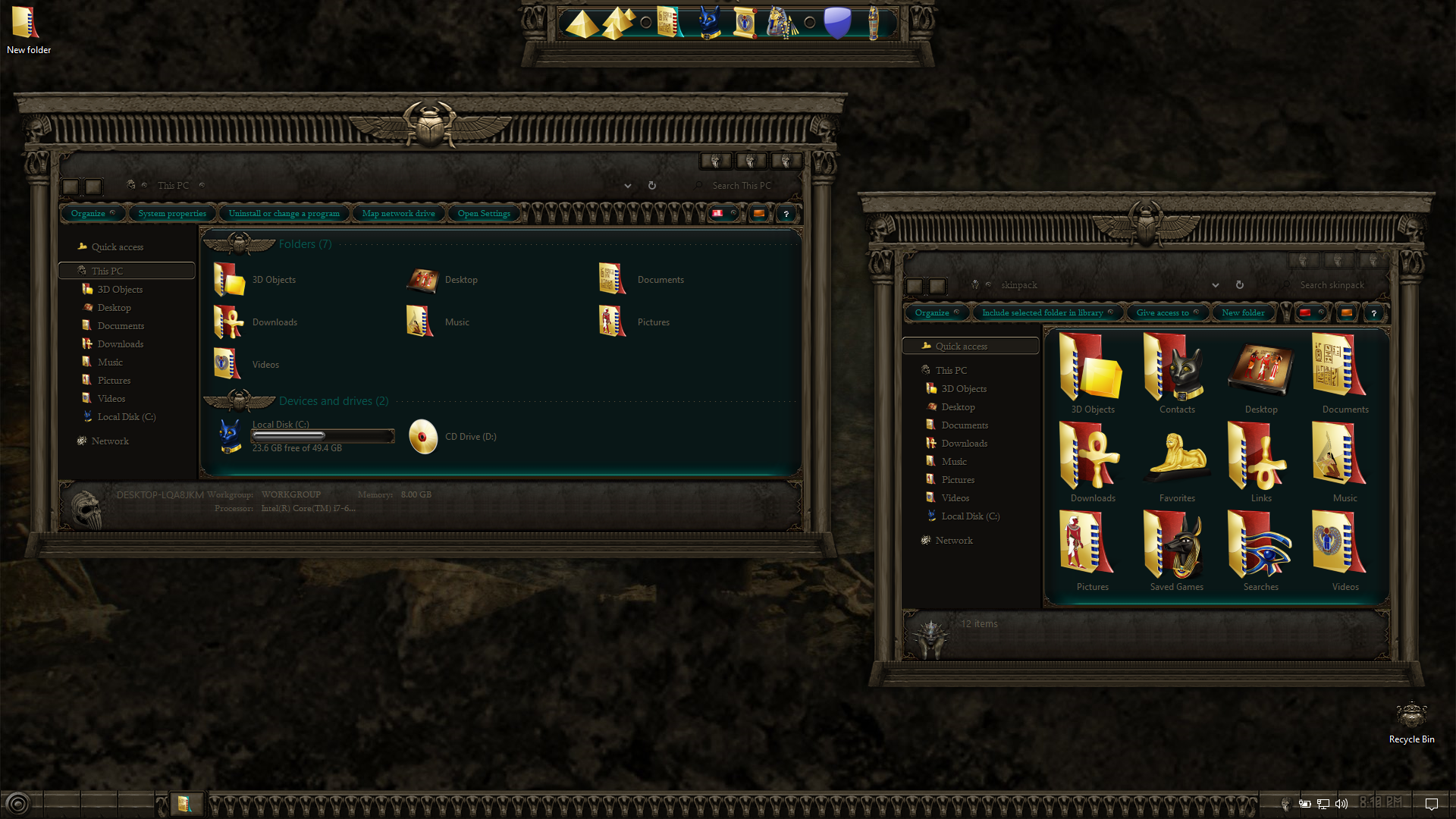
Task: Select the Searches folder
Action: (1260, 551)
